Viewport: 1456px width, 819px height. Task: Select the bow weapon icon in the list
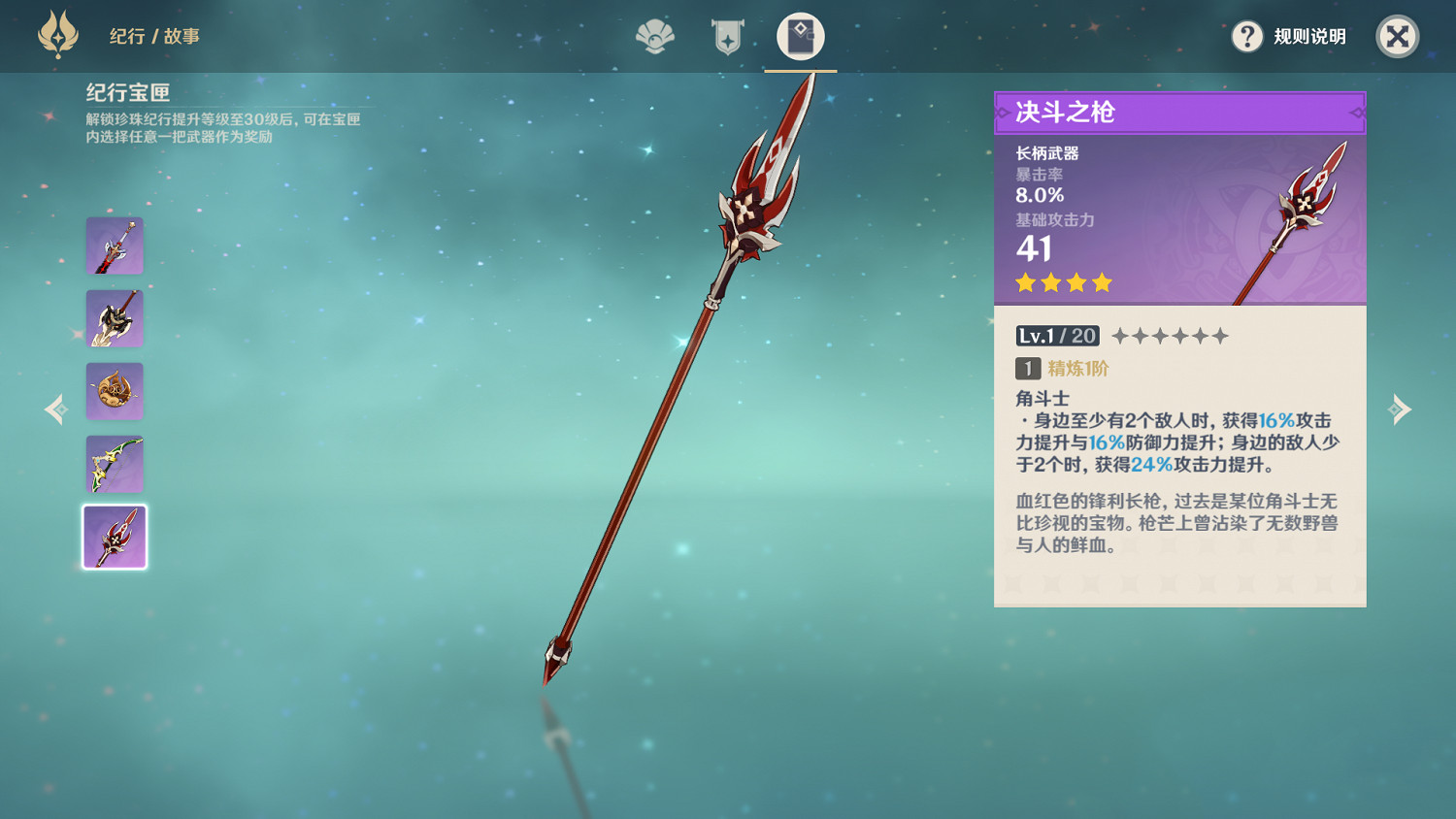[115, 464]
